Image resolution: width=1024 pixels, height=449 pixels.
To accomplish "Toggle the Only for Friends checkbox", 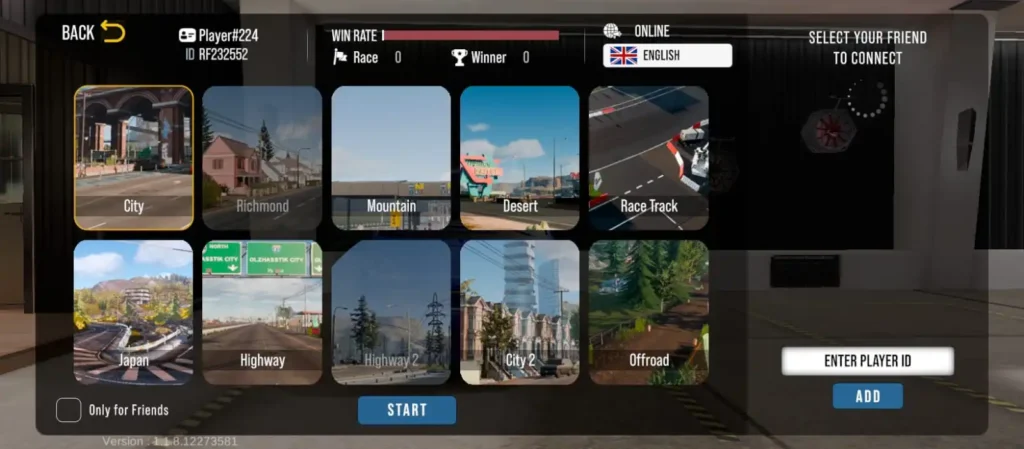I will (69, 410).
